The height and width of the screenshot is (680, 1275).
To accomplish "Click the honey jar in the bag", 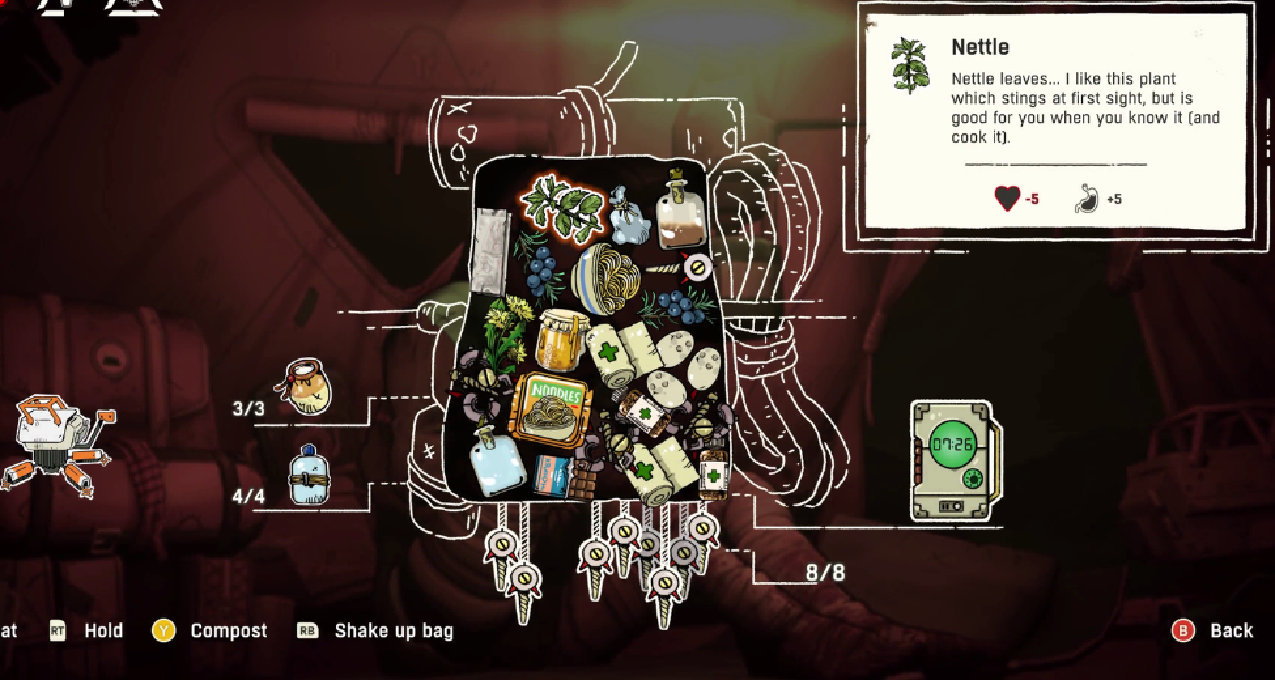I will 560,340.
